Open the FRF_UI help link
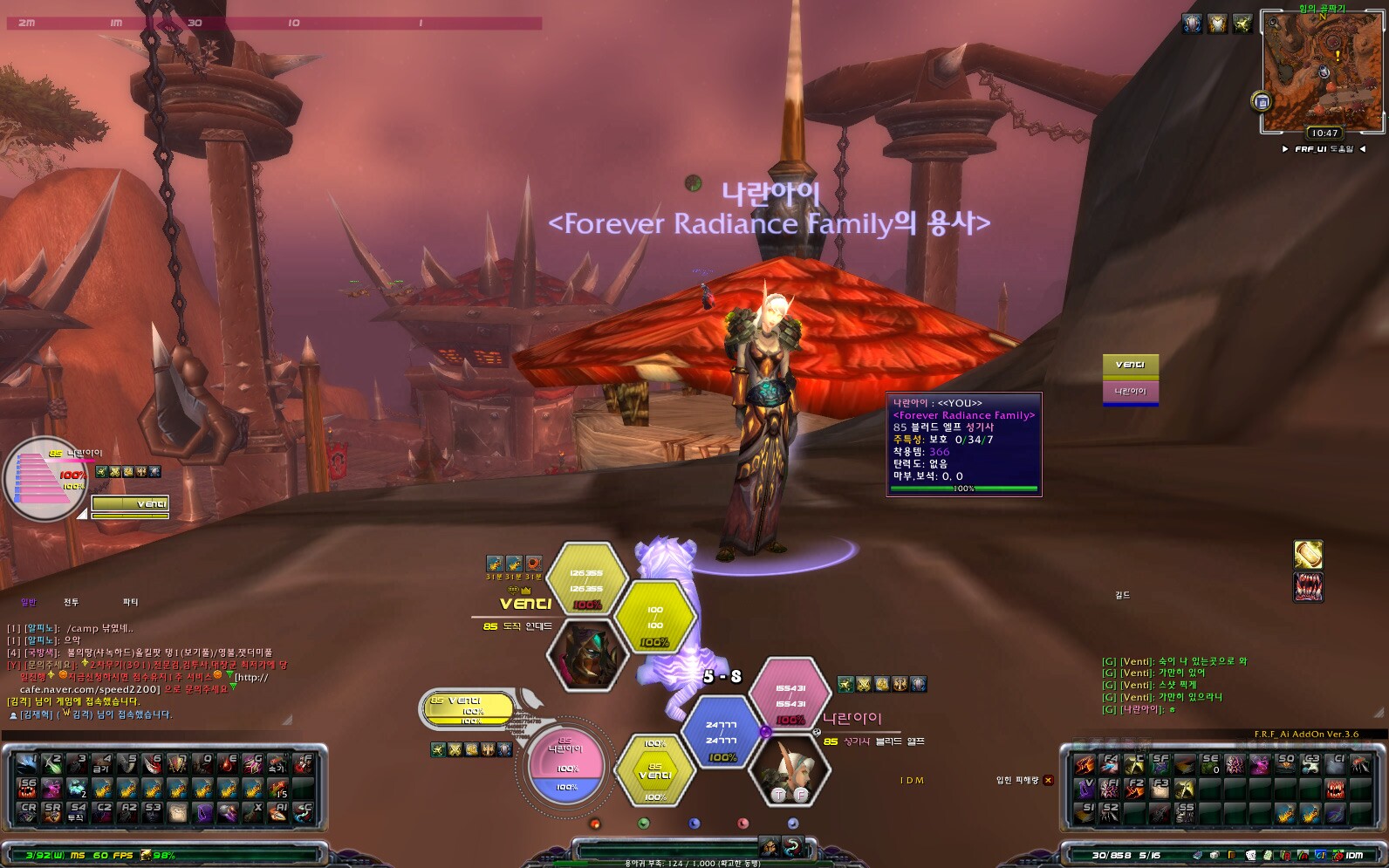The image size is (1389, 868). point(1323,149)
